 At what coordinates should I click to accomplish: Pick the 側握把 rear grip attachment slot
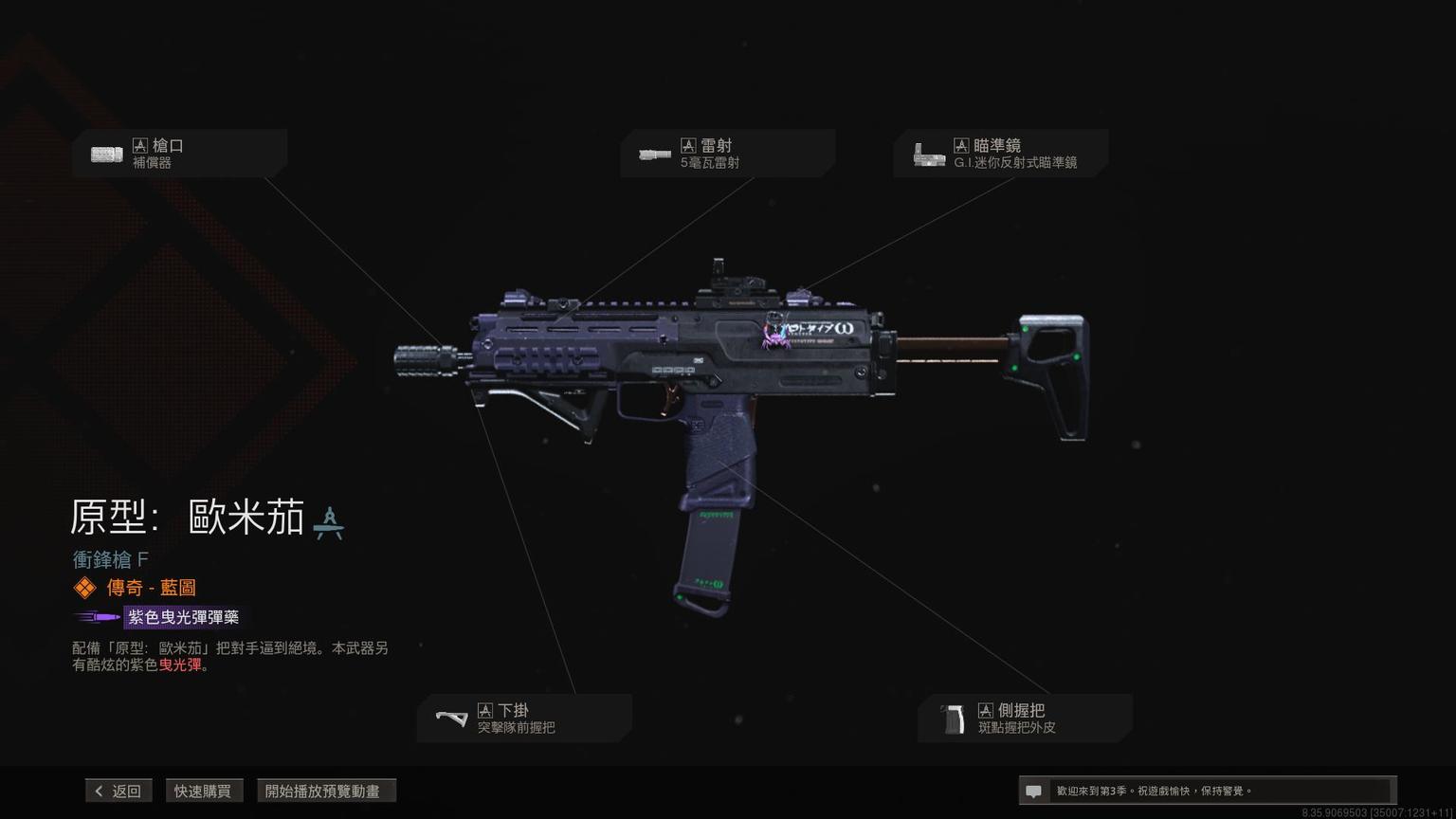pos(1025,719)
